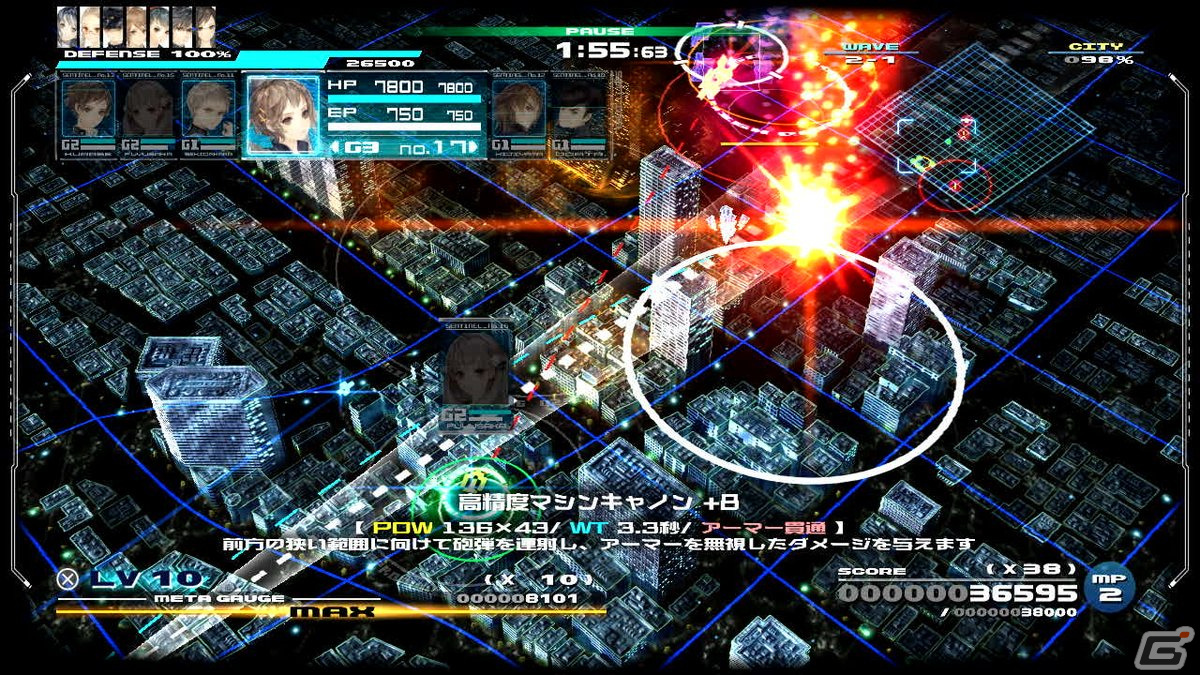Choose Ogata's Sentinel portrait in the party bar
The width and height of the screenshot is (1200, 675).
click(577, 114)
